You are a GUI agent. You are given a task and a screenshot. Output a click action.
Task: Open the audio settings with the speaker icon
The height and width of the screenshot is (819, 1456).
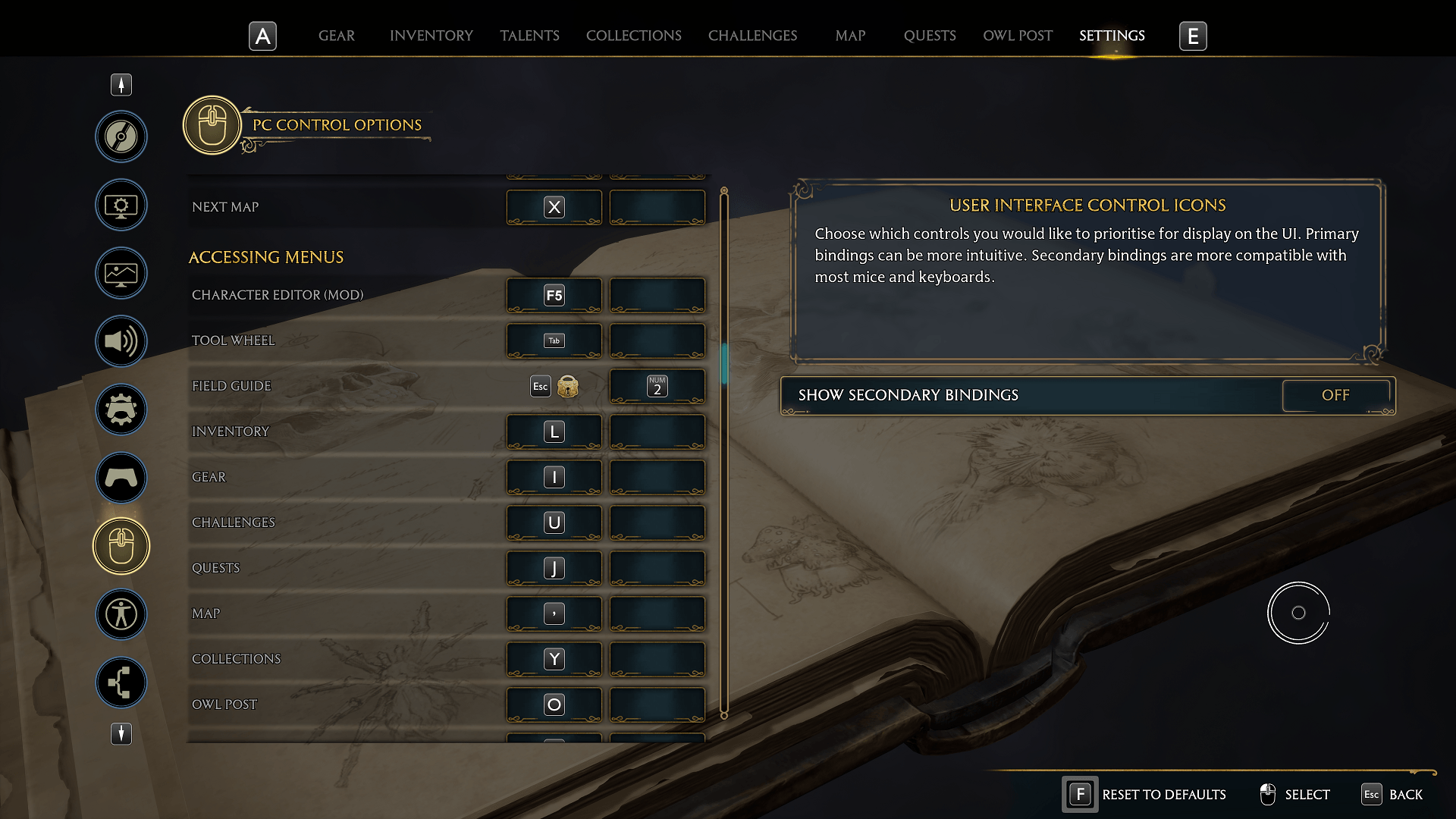coord(121,341)
